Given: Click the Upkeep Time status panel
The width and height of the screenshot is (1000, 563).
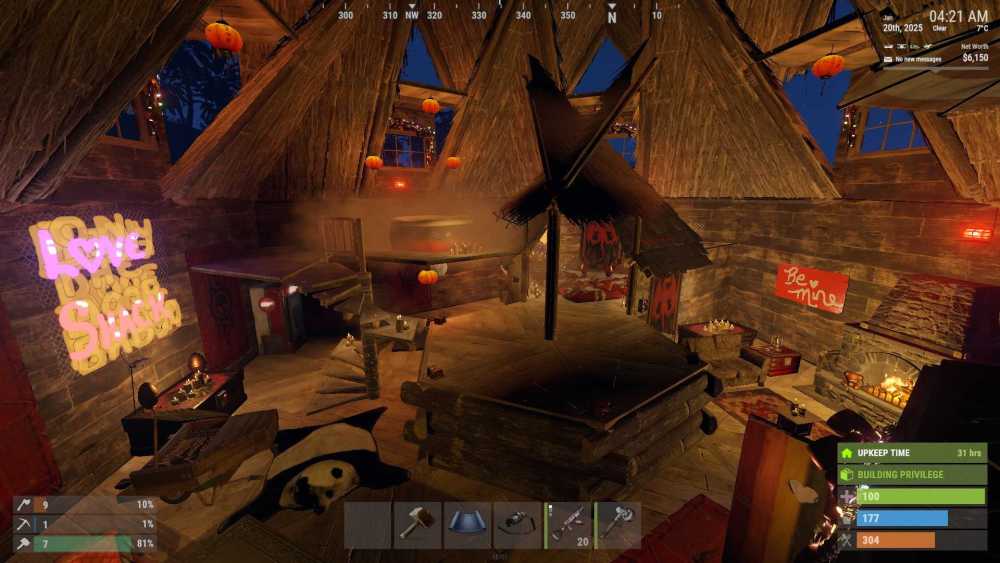Looking at the screenshot, I should (912, 453).
